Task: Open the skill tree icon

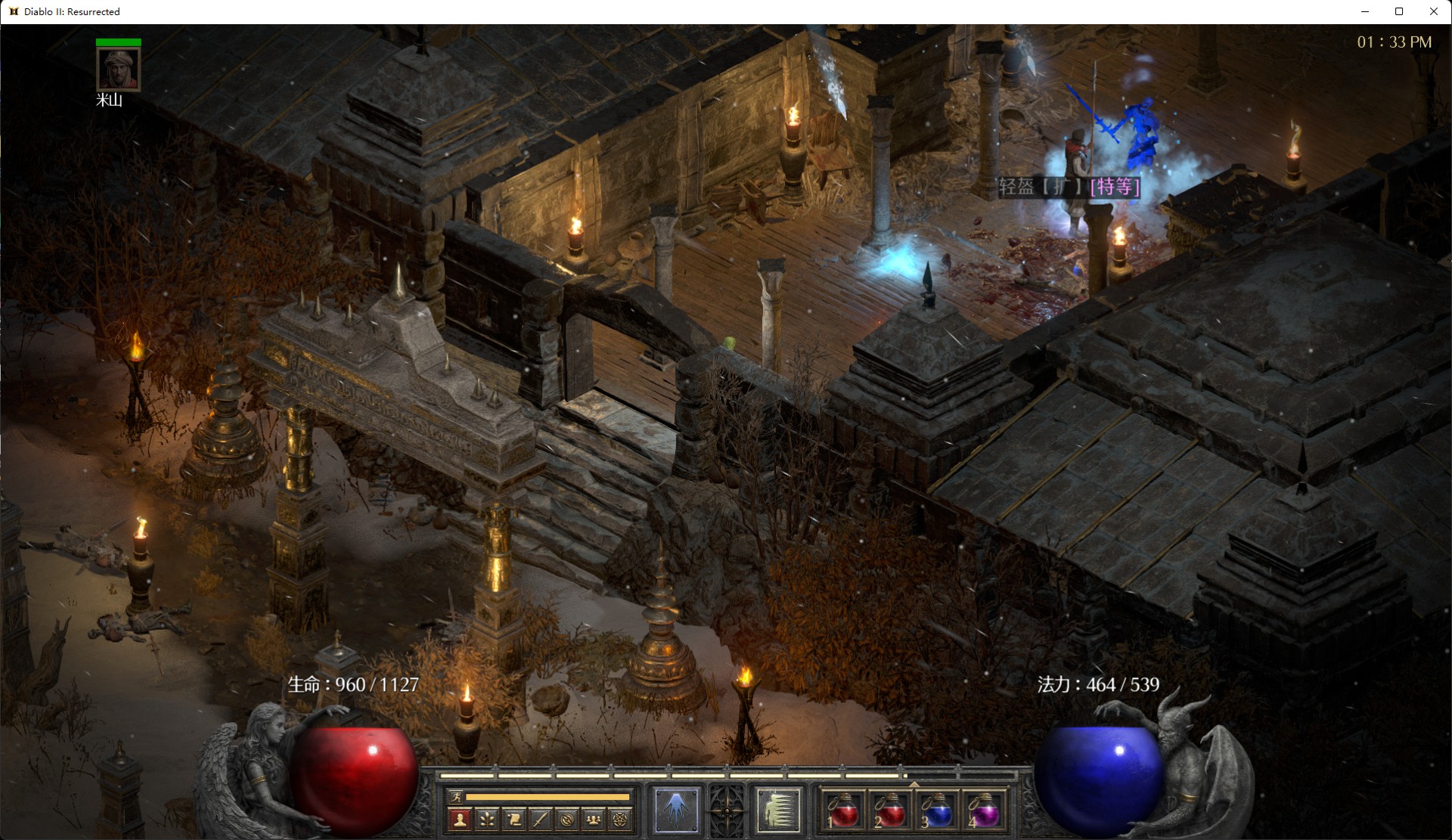Action: coord(486,819)
